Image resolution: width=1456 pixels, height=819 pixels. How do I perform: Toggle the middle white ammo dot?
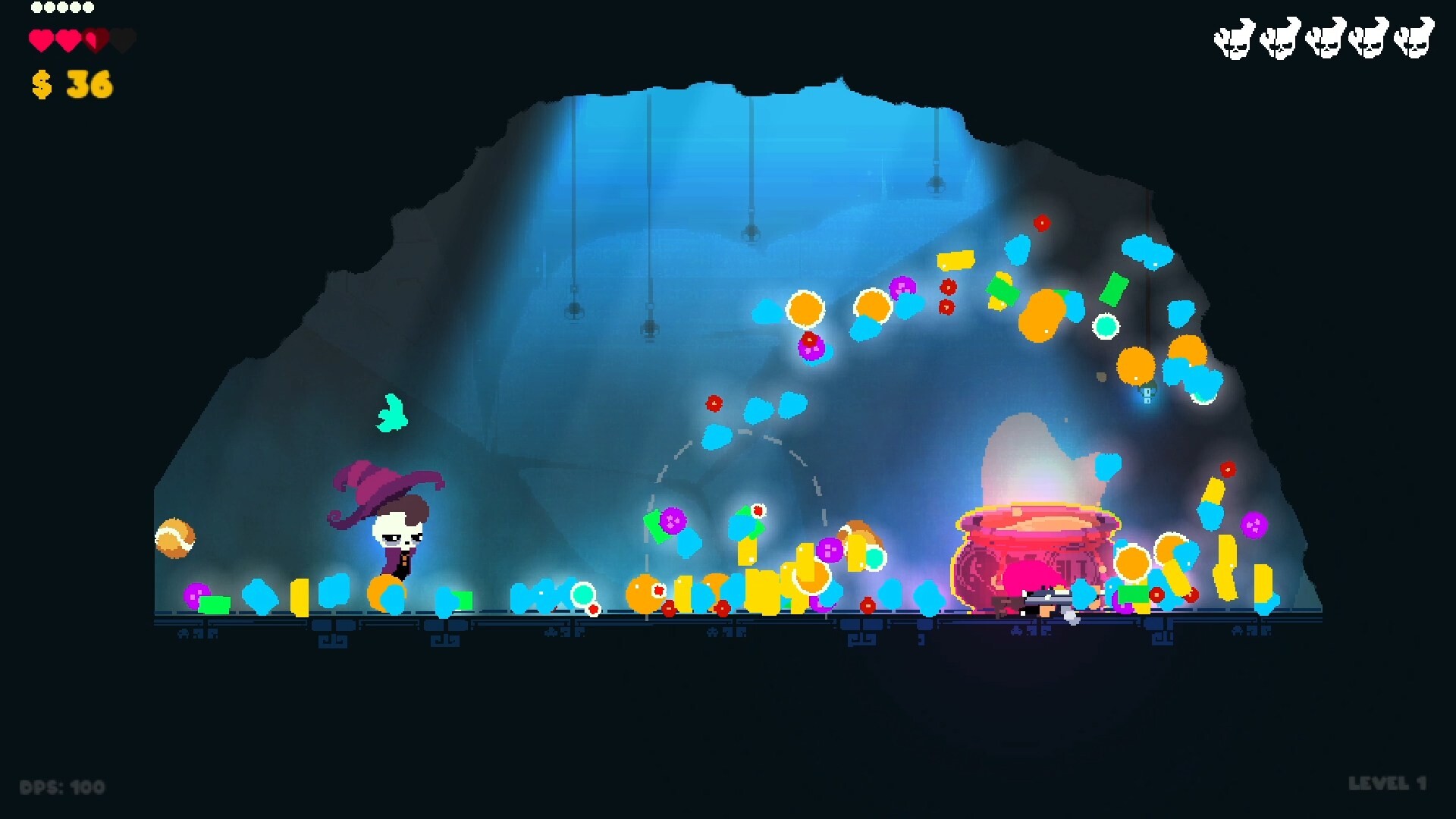pos(61,8)
